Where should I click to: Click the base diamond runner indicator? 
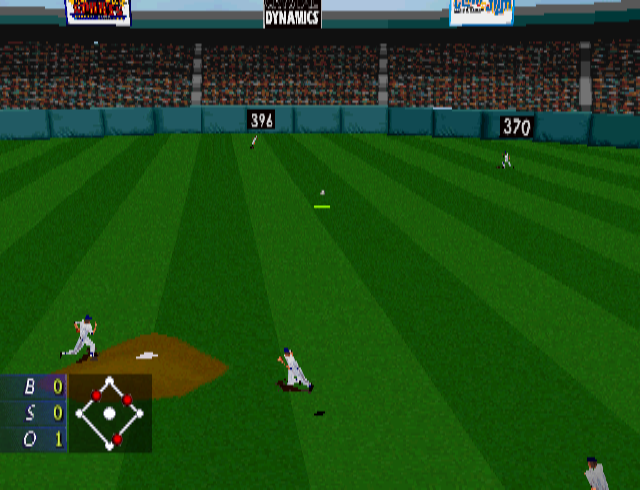110,413
